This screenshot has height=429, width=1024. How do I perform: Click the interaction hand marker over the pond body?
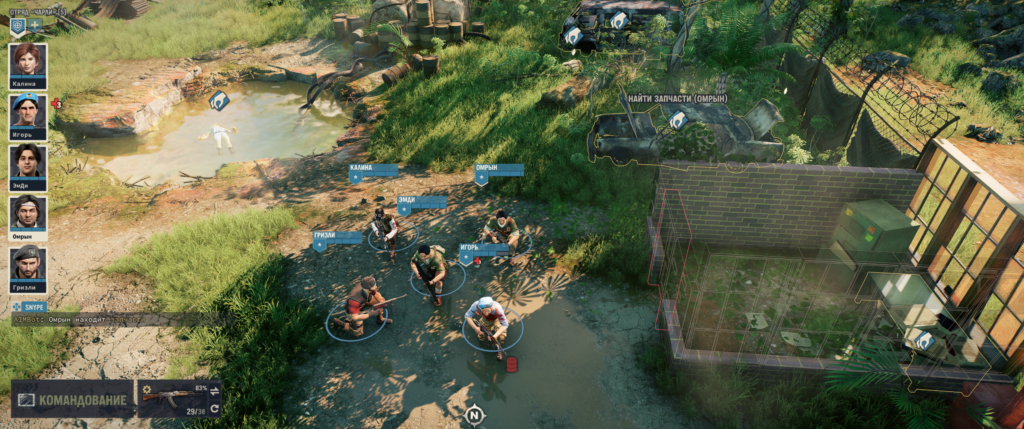(219, 100)
